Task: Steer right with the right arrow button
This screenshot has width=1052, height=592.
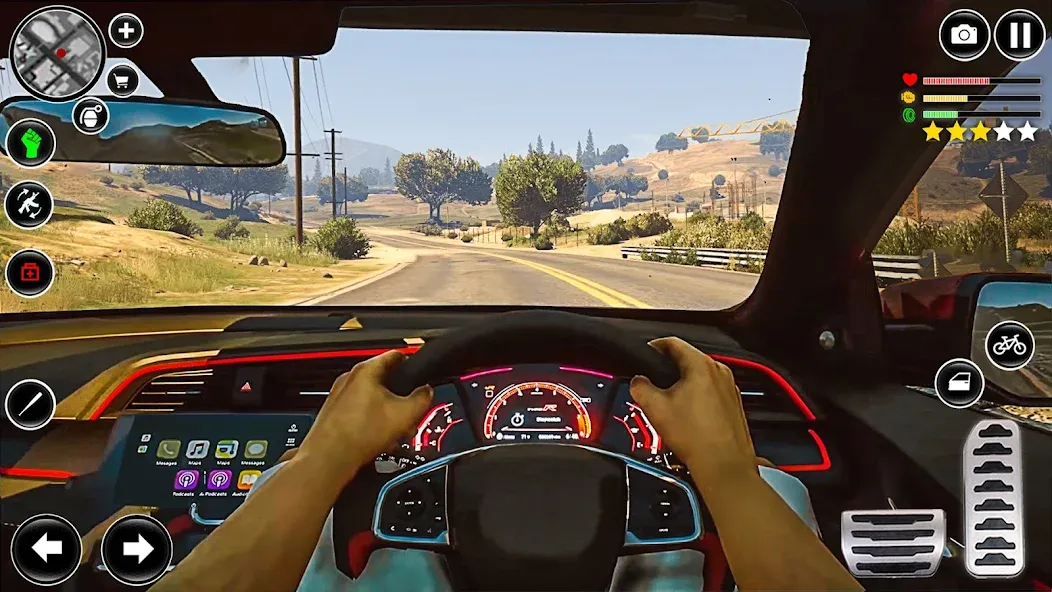Action: click(137, 548)
